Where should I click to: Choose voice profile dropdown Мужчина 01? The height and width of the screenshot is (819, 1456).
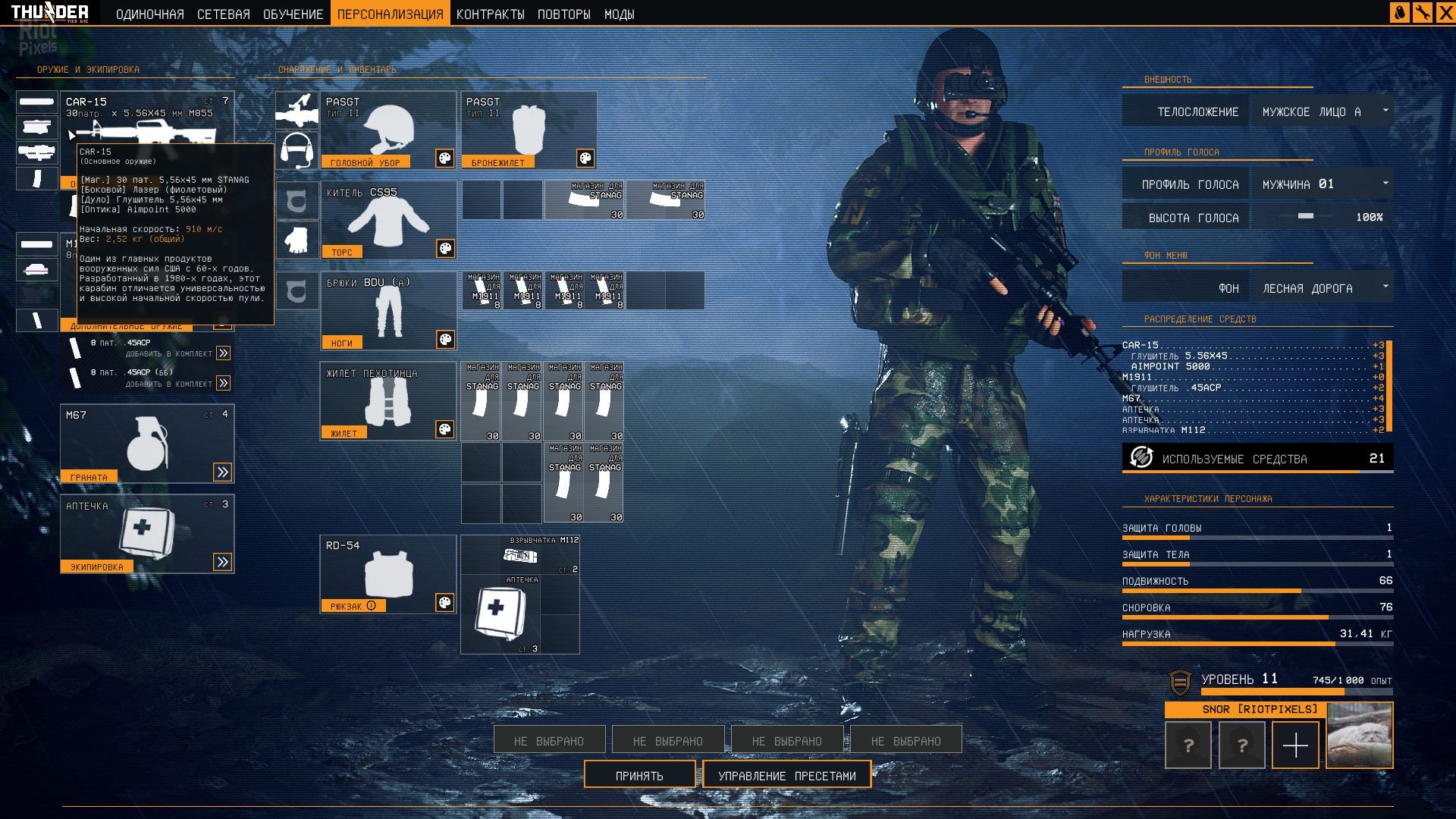(x=1323, y=184)
